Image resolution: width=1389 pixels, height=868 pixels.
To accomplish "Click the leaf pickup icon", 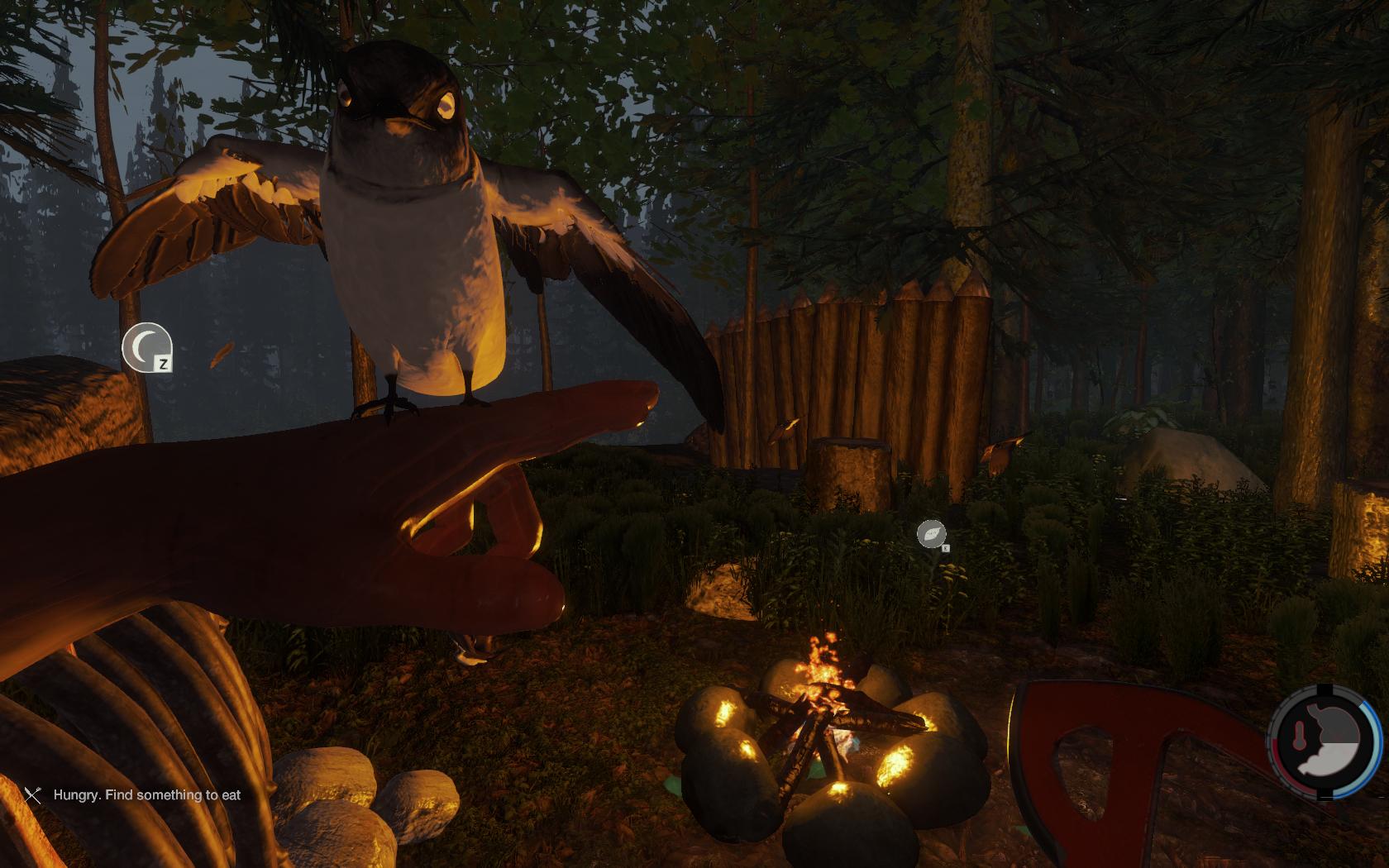I will (931, 534).
